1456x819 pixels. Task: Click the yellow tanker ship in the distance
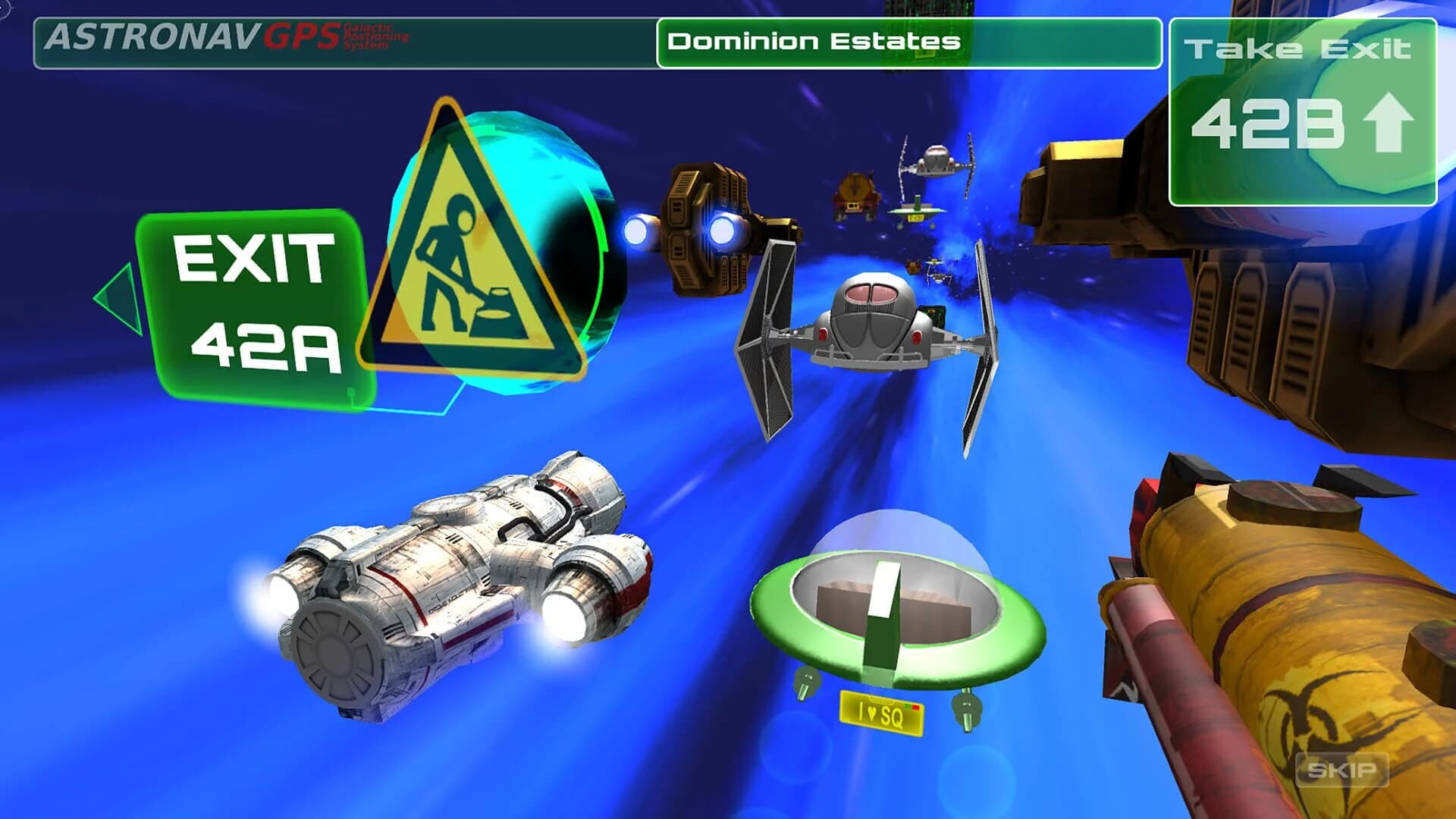click(x=857, y=193)
